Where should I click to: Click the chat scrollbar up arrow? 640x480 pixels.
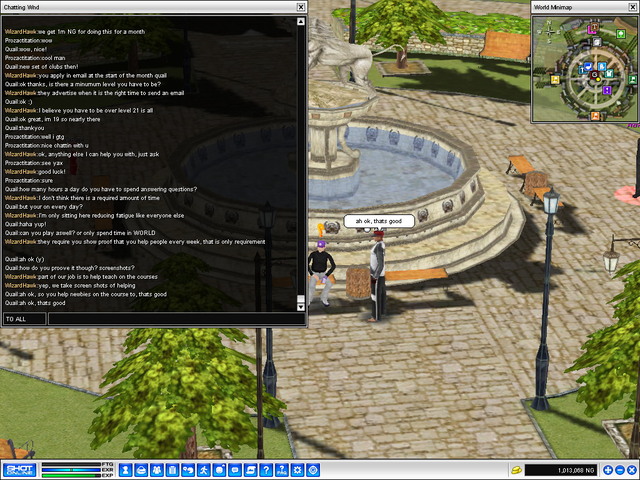[301, 21]
